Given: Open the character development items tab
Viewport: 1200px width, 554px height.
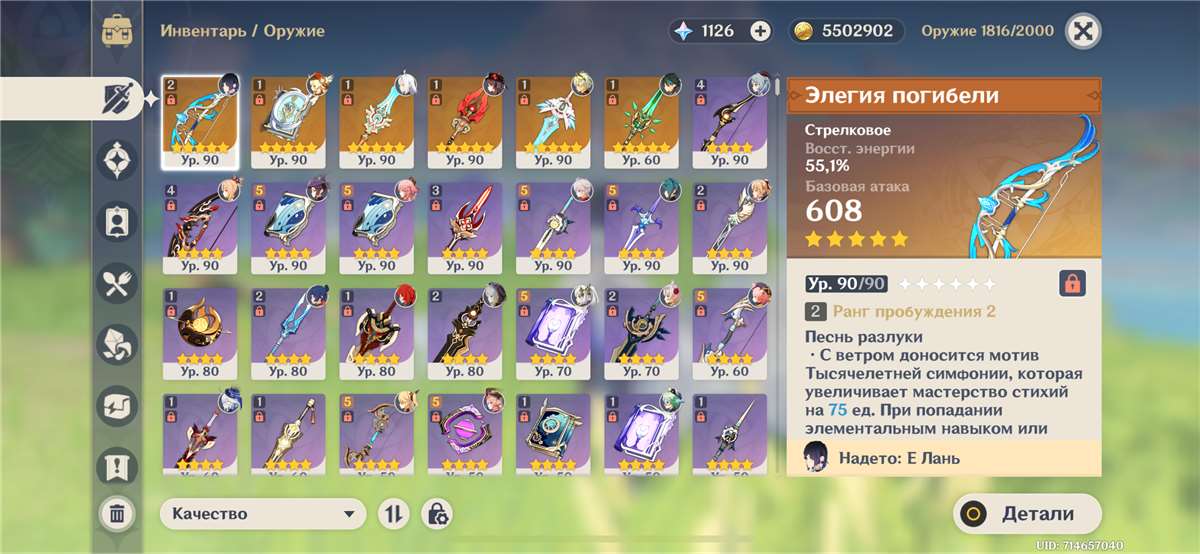Looking at the screenshot, I should coord(117,221).
